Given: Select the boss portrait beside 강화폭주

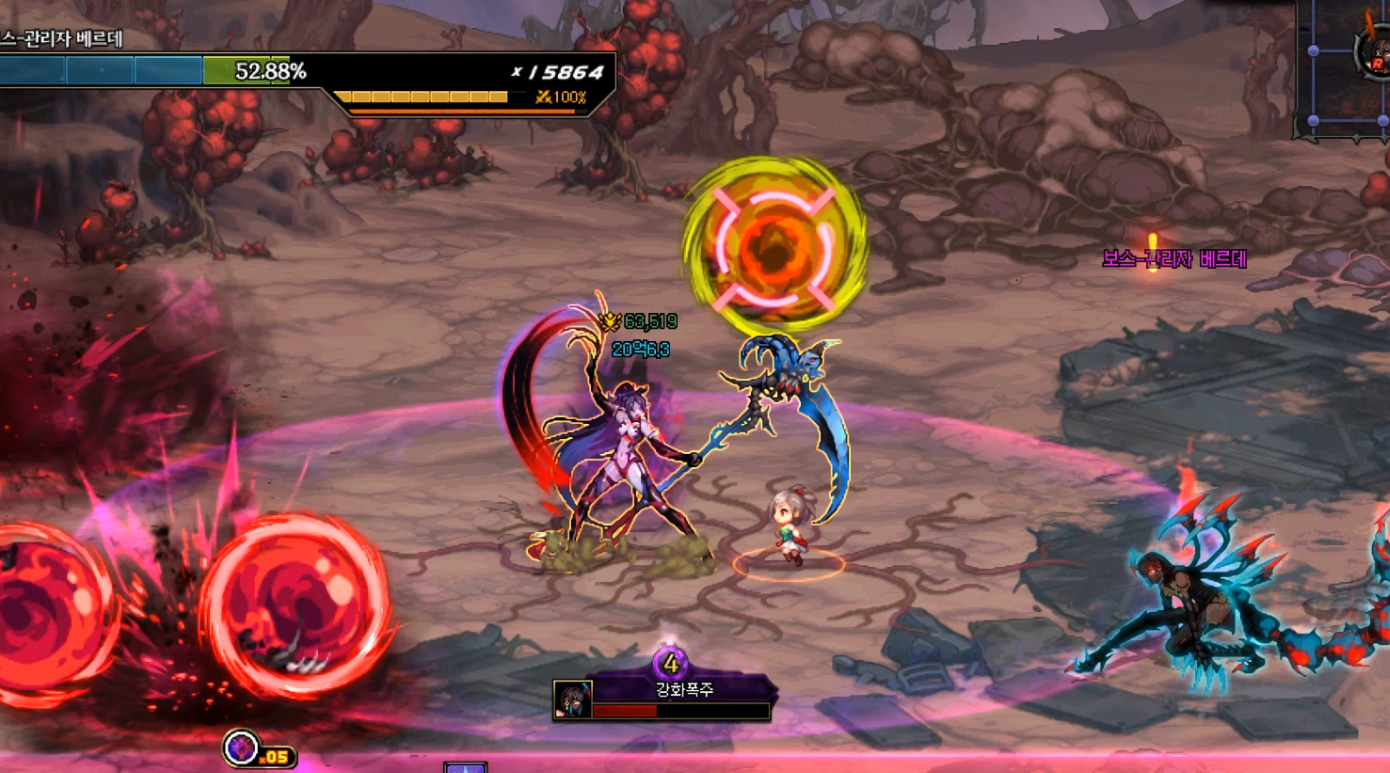Looking at the screenshot, I should (x=573, y=700).
